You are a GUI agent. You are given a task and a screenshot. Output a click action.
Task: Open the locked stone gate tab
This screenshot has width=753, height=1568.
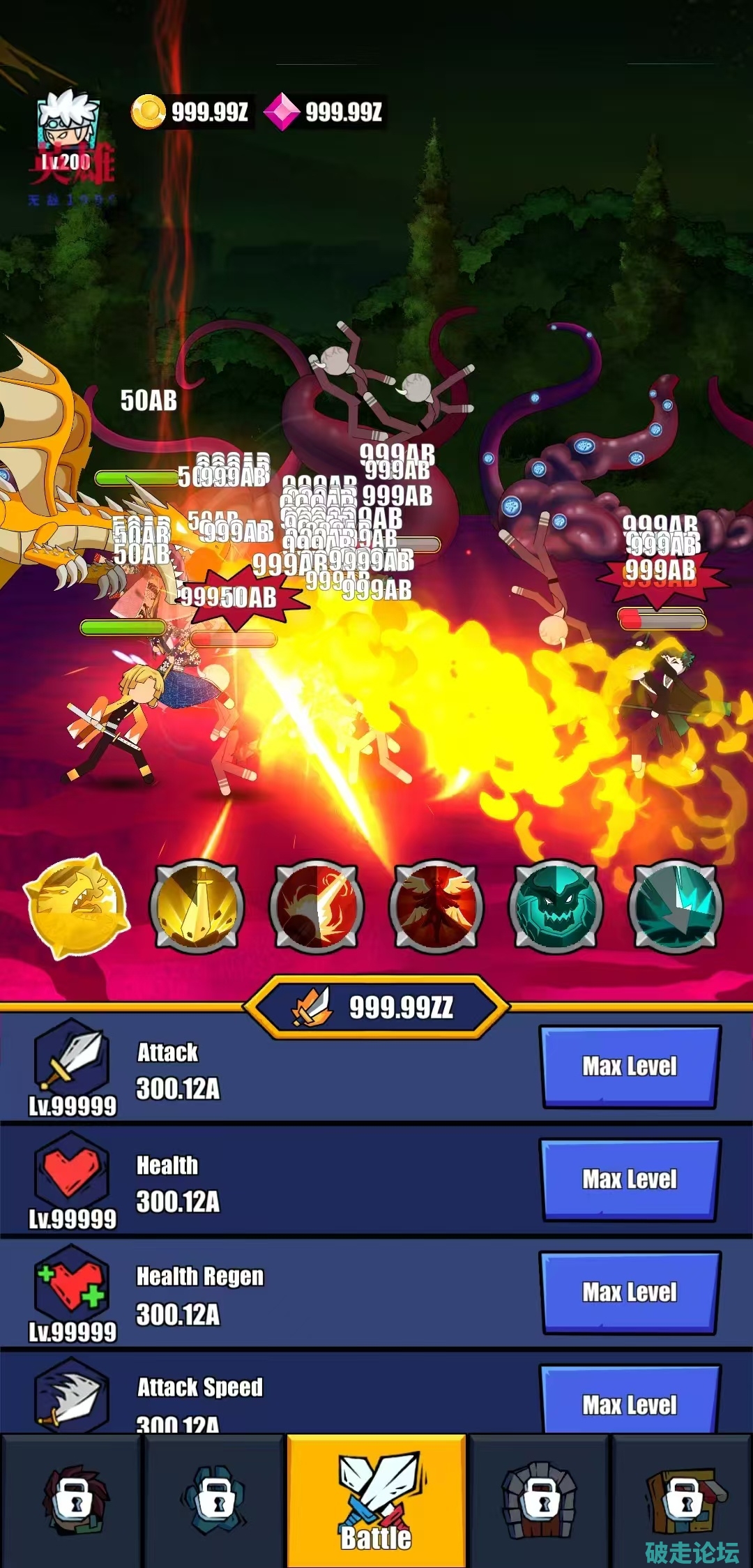[540, 1500]
